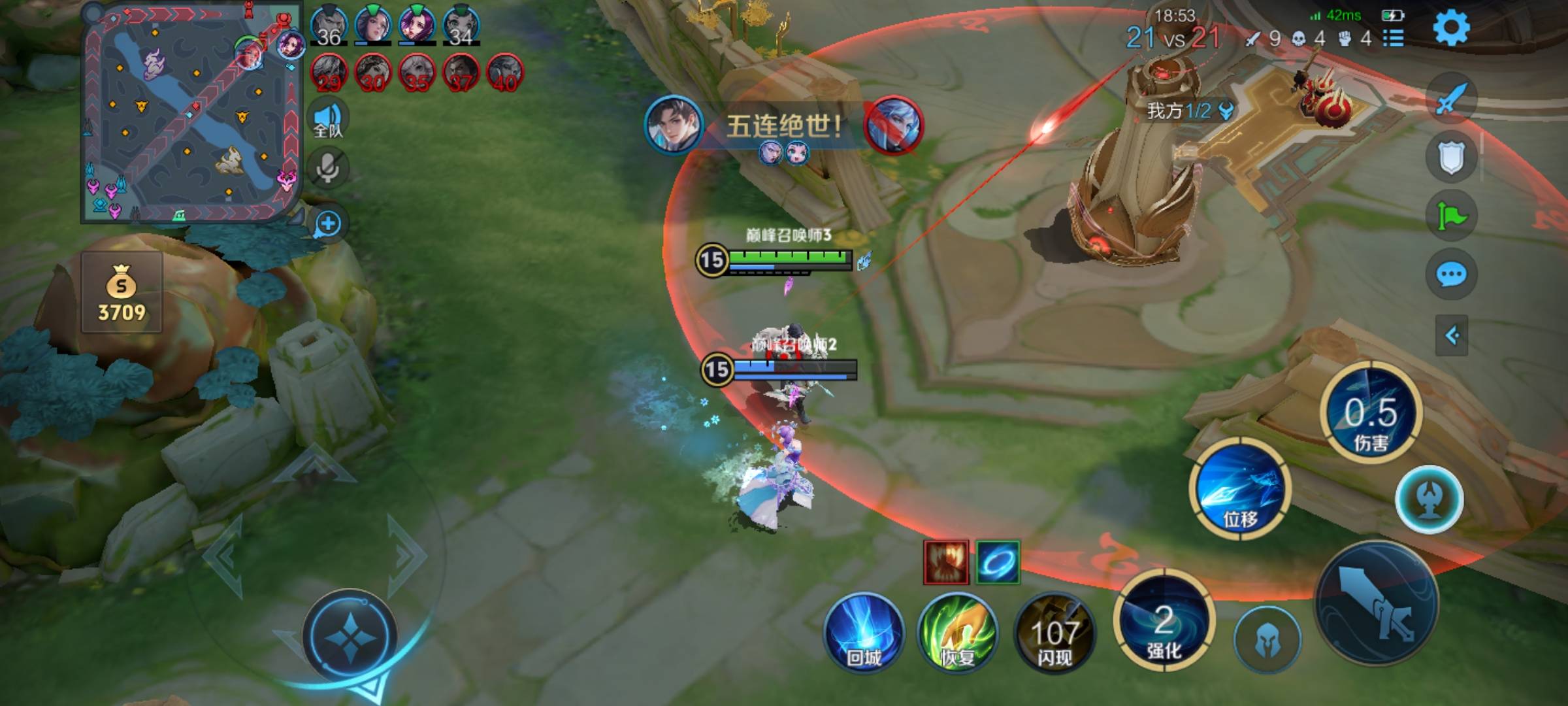
Task: Toggle the microphone button
Action: coord(327,169)
